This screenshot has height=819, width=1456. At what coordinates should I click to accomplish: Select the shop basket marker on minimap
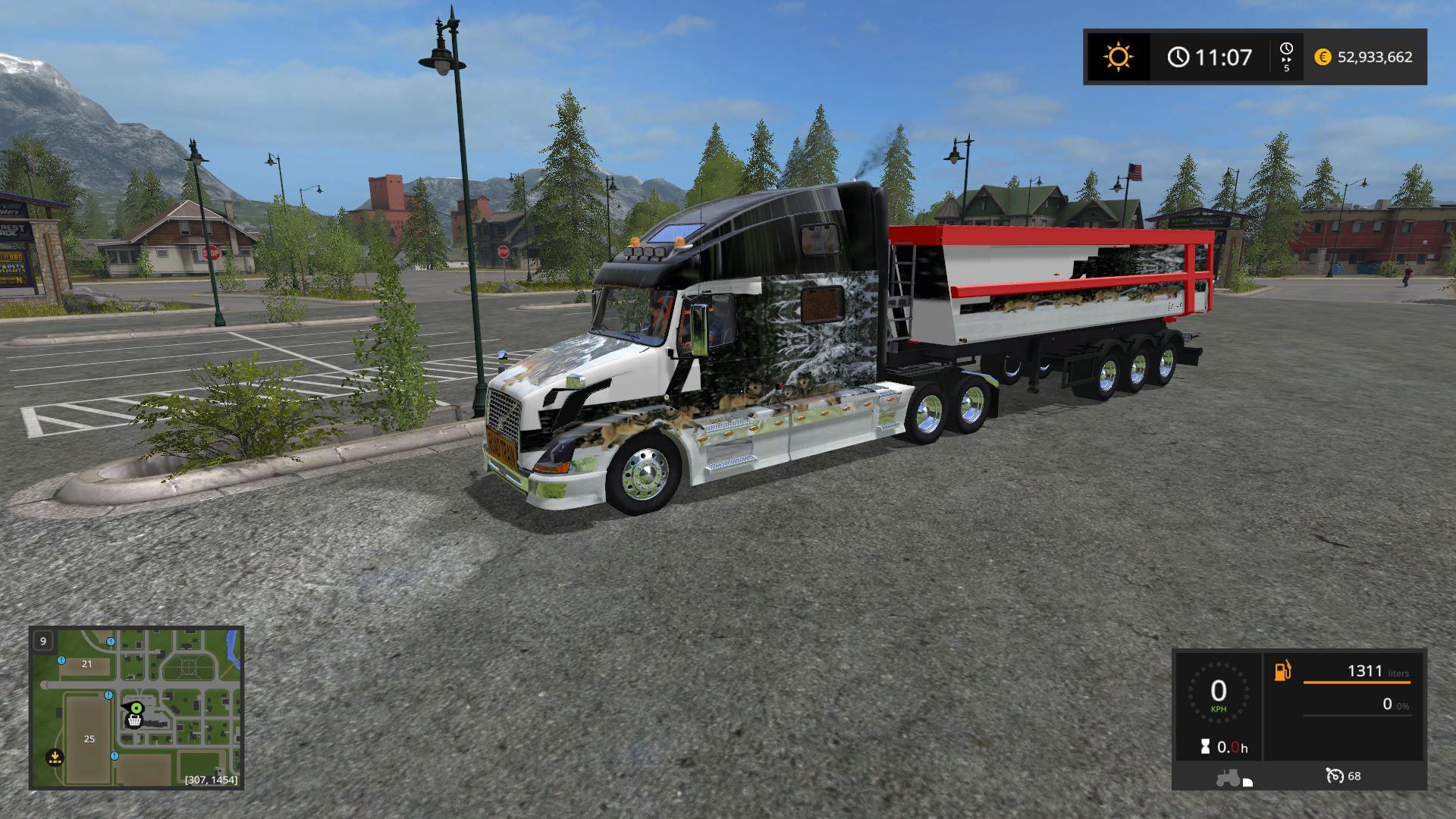pyautogui.click(x=135, y=721)
